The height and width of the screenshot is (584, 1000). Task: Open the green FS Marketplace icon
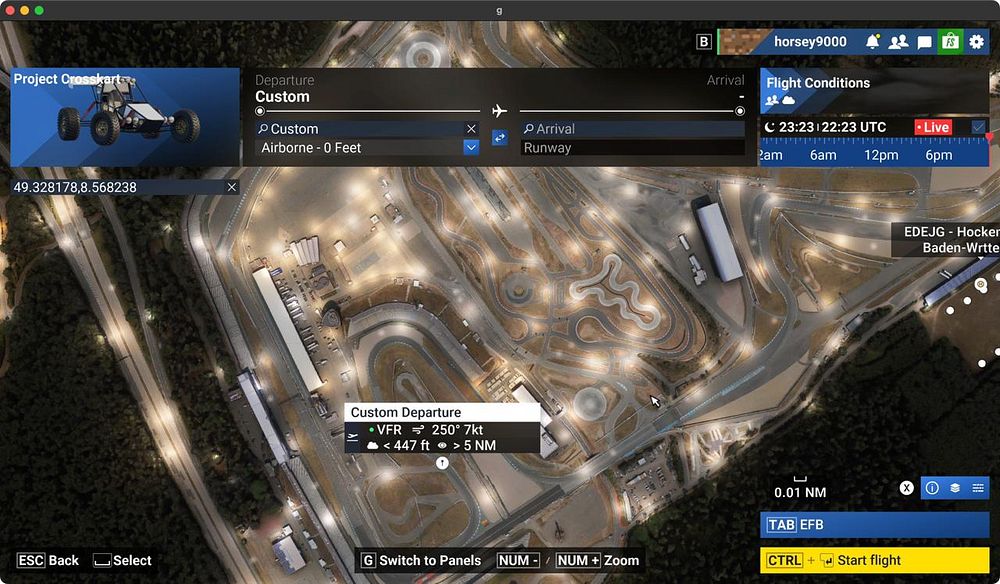[x=950, y=42]
